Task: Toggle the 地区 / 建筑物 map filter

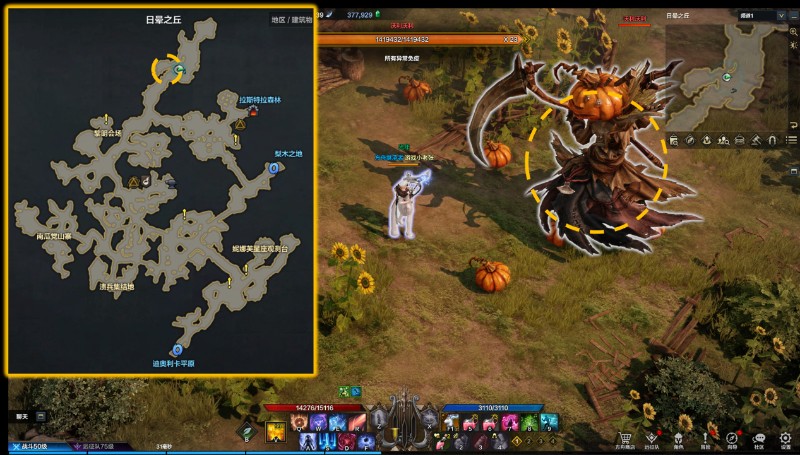Action: (x=291, y=20)
